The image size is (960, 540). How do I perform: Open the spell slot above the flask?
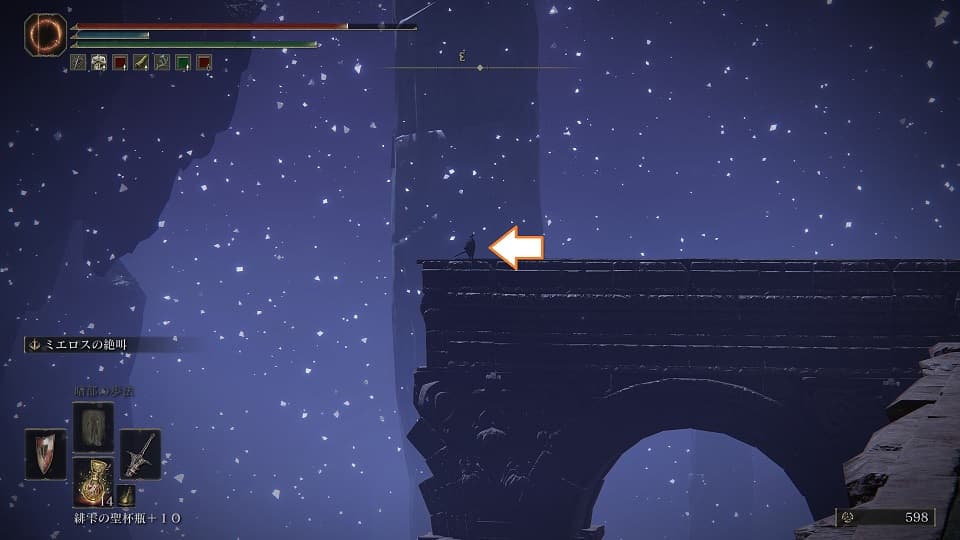93,425
